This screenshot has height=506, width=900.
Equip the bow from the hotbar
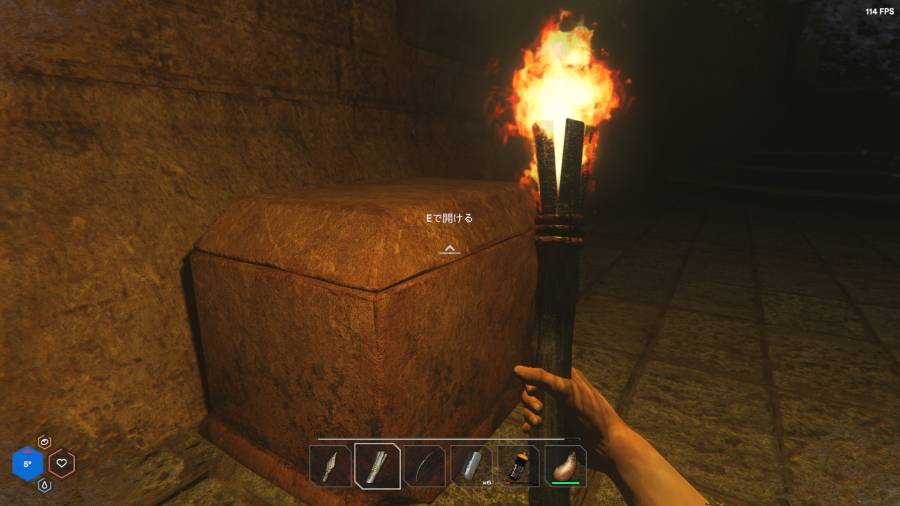coord(424,466)
